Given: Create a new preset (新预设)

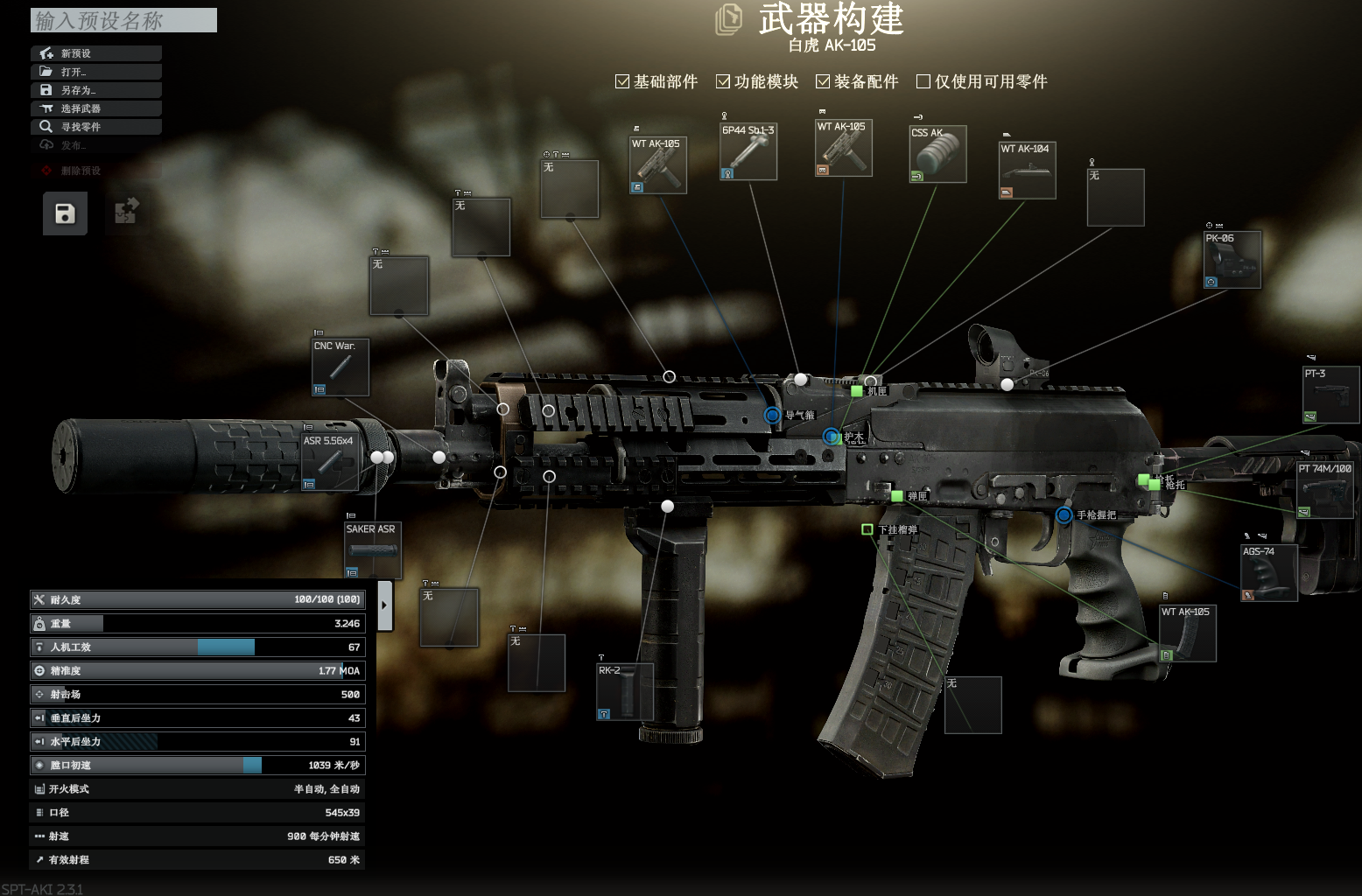Looking at the screenshot, I should point(96,53).
